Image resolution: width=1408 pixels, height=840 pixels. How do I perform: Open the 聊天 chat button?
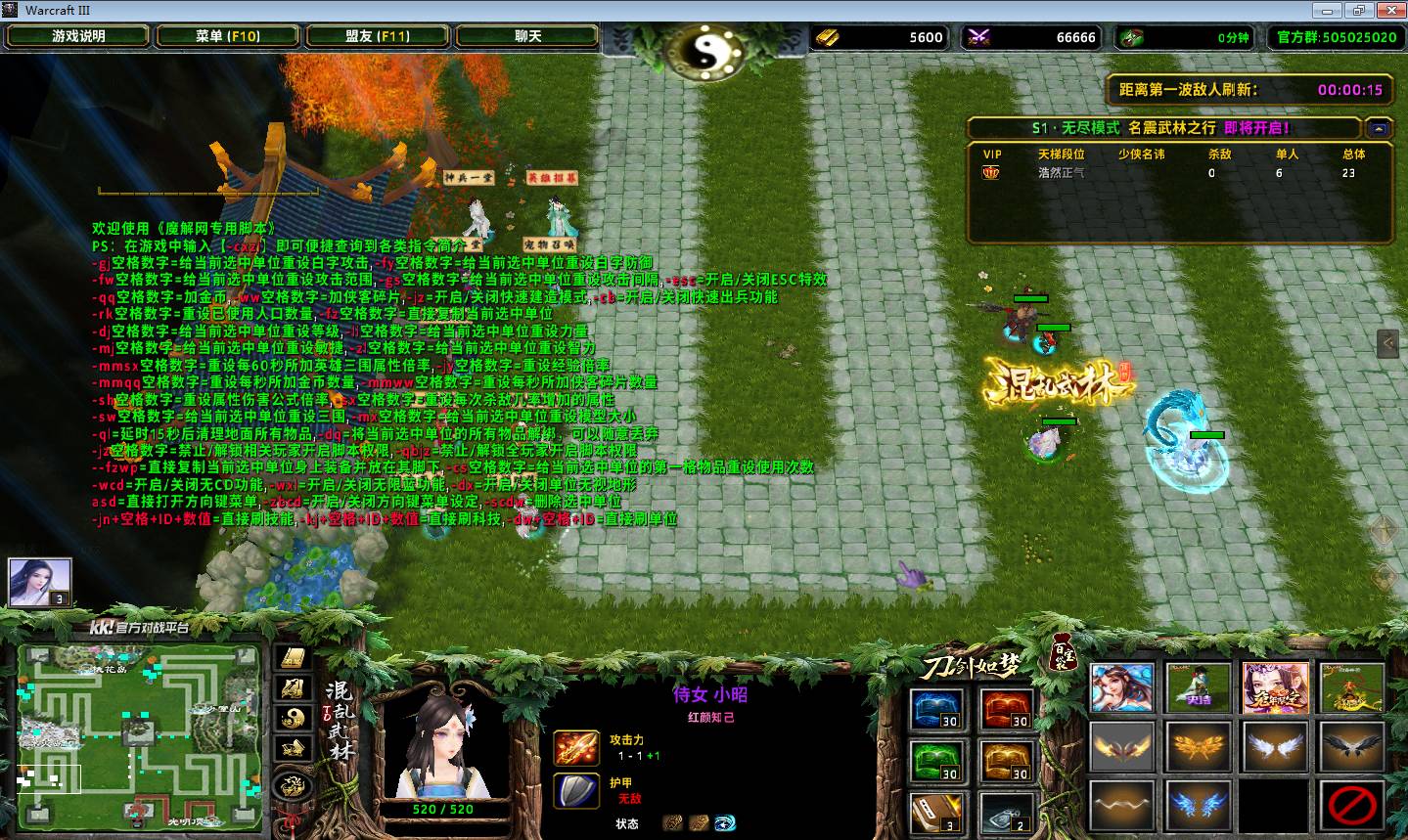coord(527,36)
